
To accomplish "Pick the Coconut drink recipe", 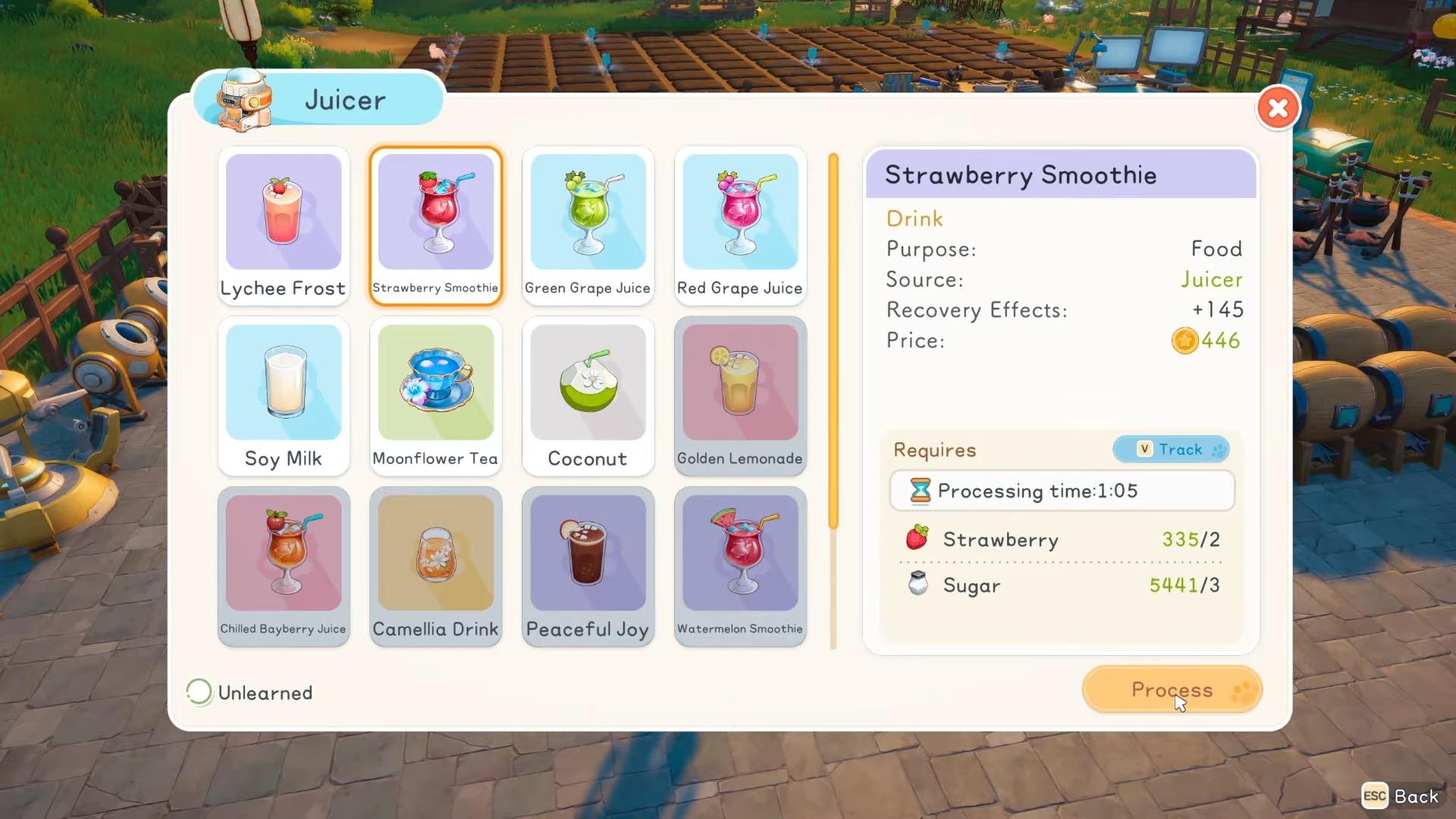I will point(588,396).
